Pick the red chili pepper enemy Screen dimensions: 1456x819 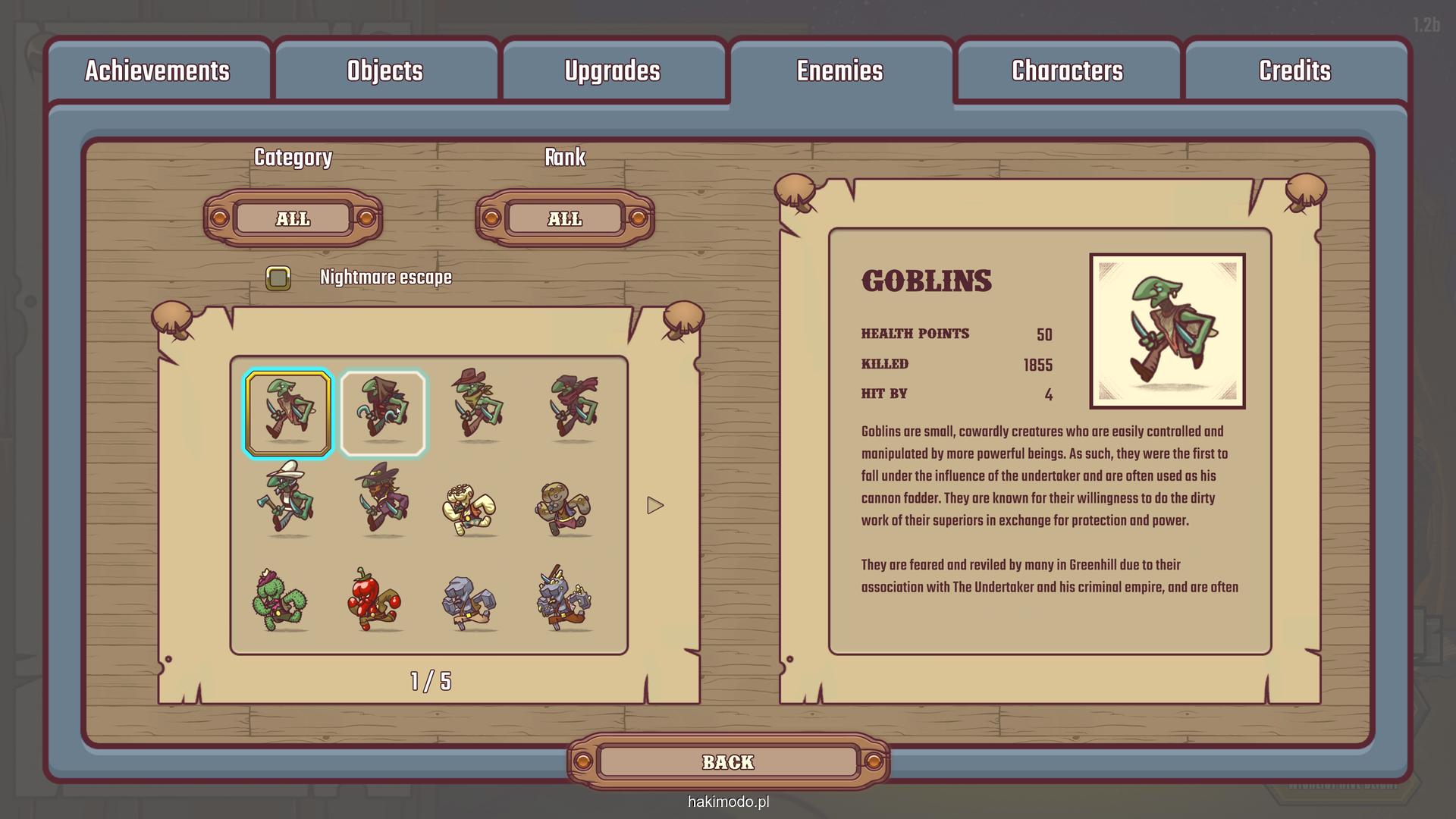(375, 601)
